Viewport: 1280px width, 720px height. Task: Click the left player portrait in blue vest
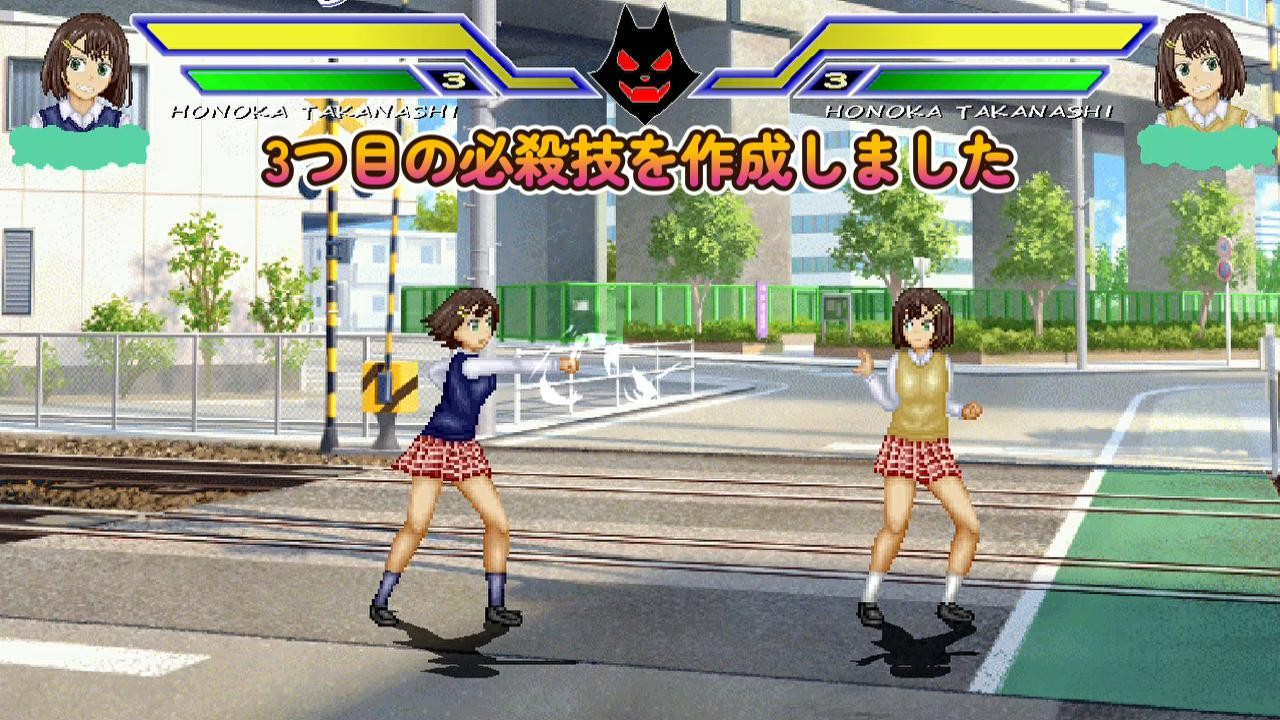[x=85, y=72]
